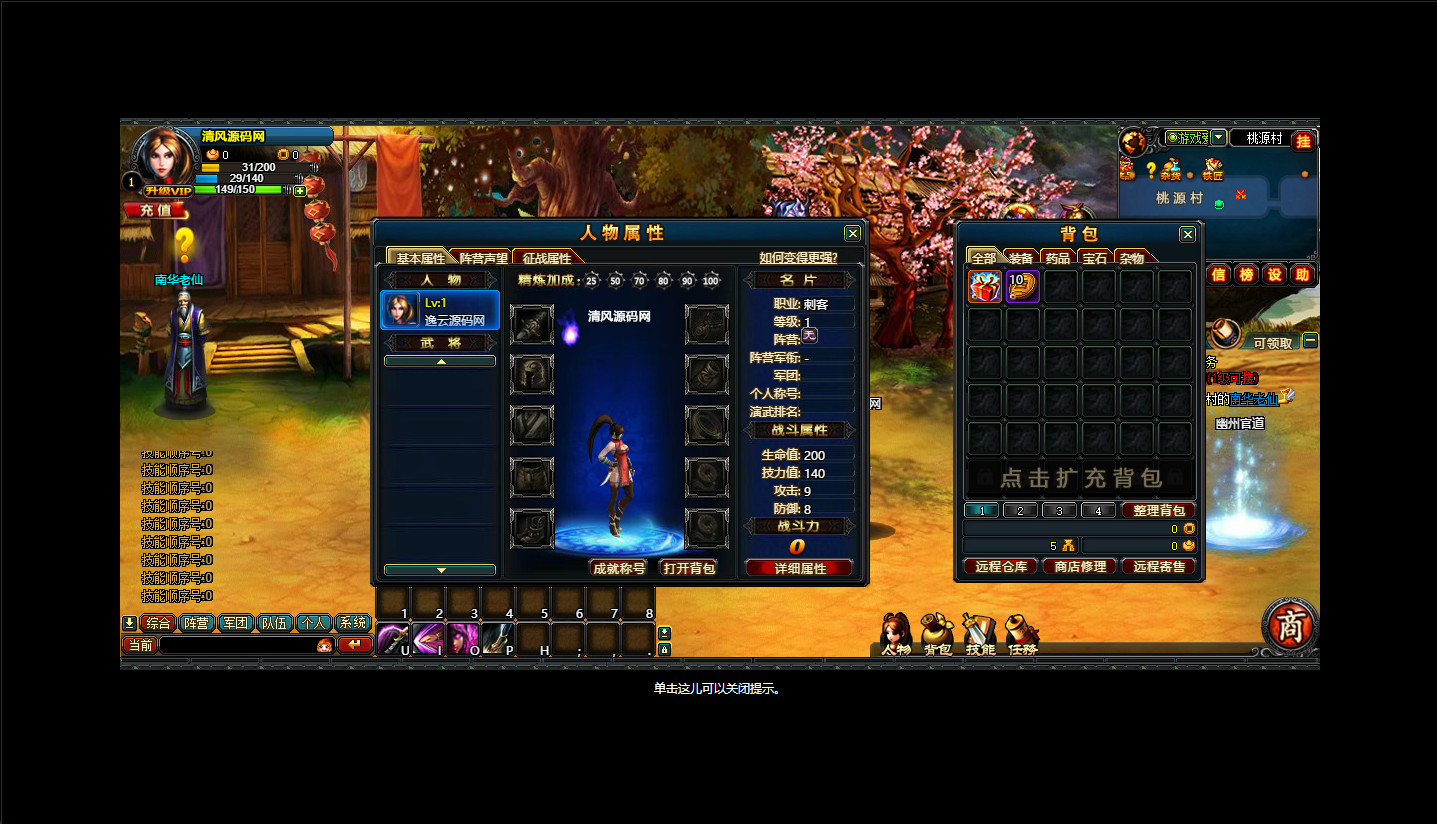This screenshot has height=824, width=1437.
Task: Click 点击扩充背包 to expand bag
Action: 1080,478
